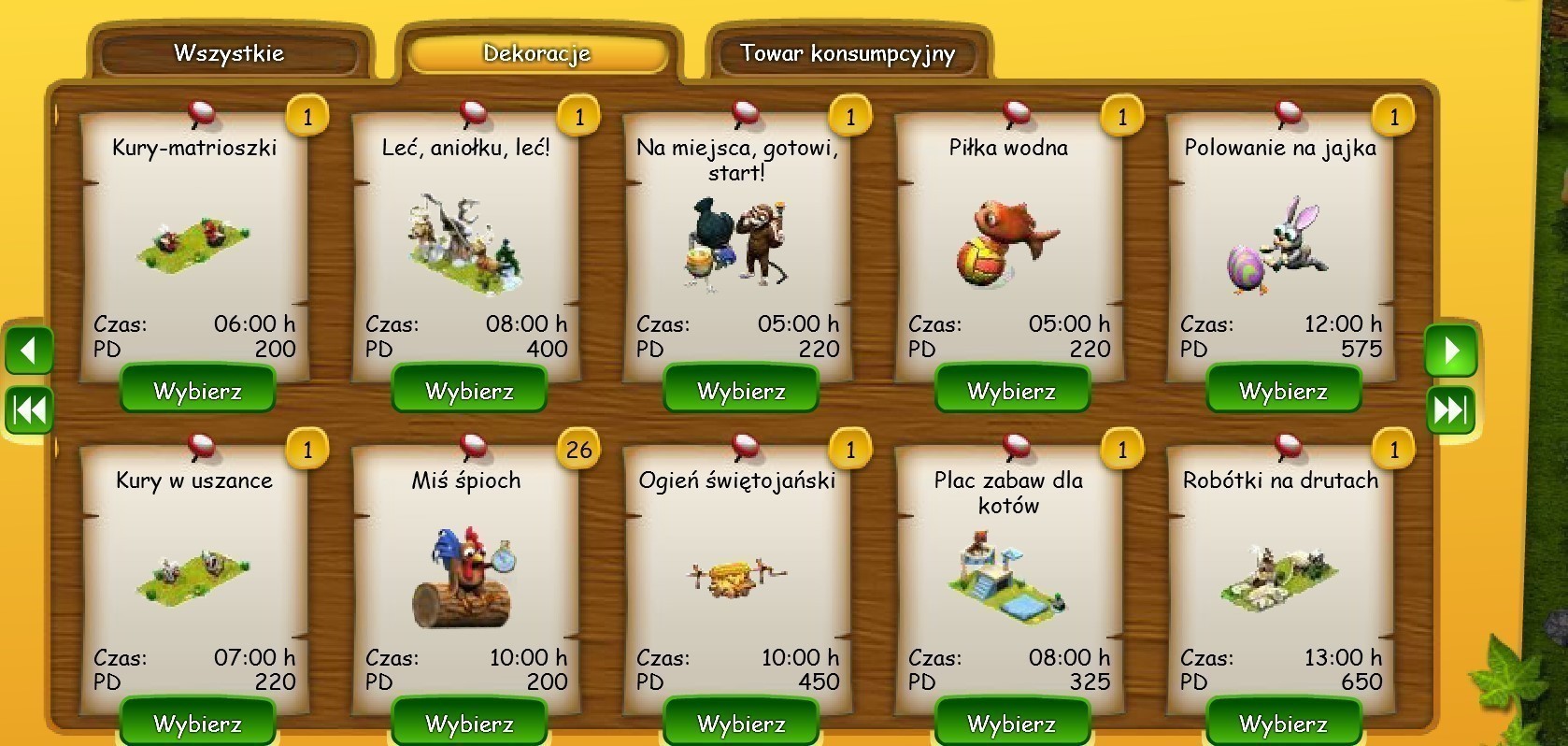
Task: Jump to the first page
Action: coord(29,409)
